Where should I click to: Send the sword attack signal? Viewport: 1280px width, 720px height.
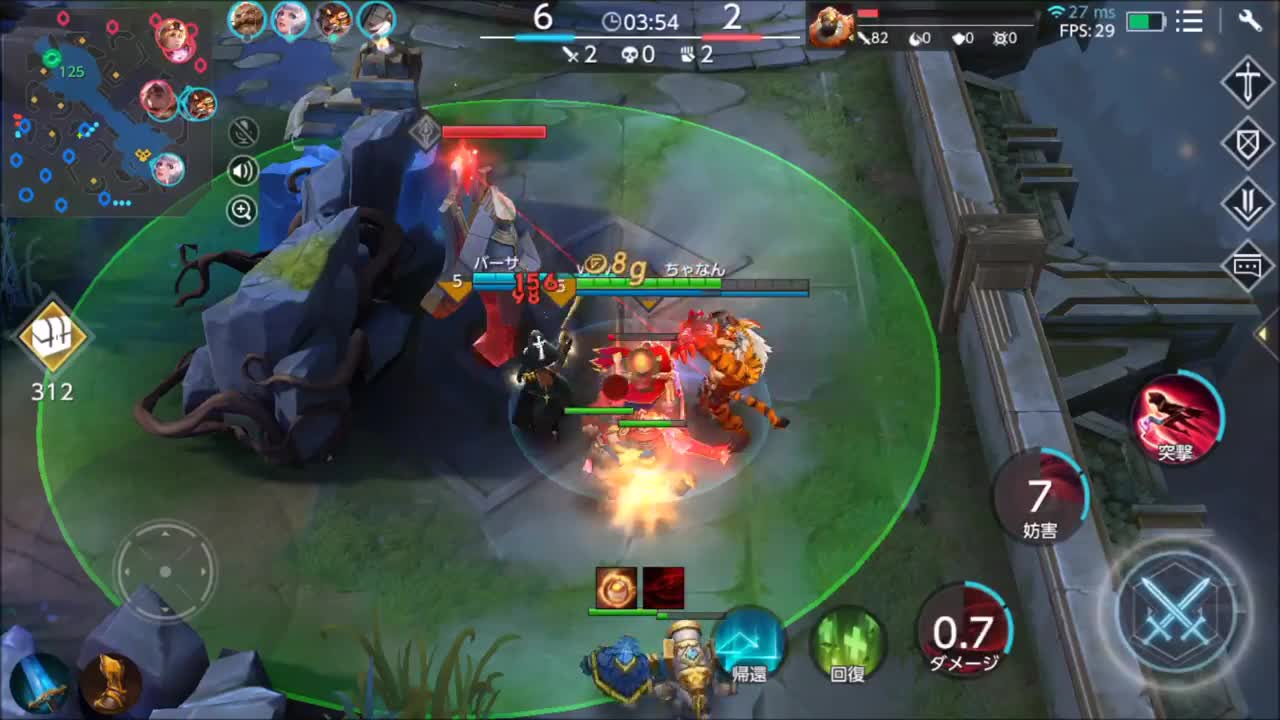point(1247,82)
